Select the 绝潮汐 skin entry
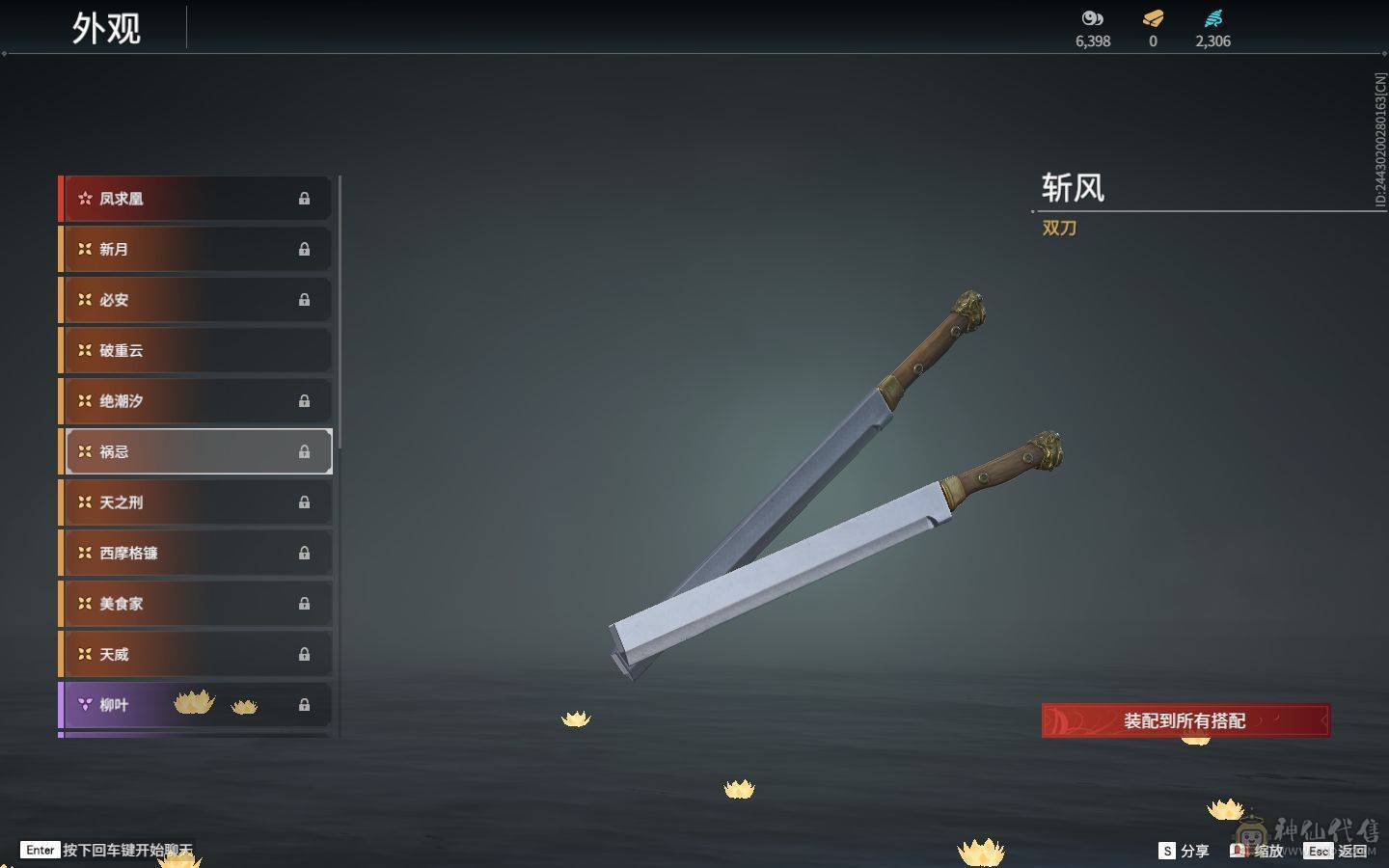 pyautogui.click(x=193, y=400)
